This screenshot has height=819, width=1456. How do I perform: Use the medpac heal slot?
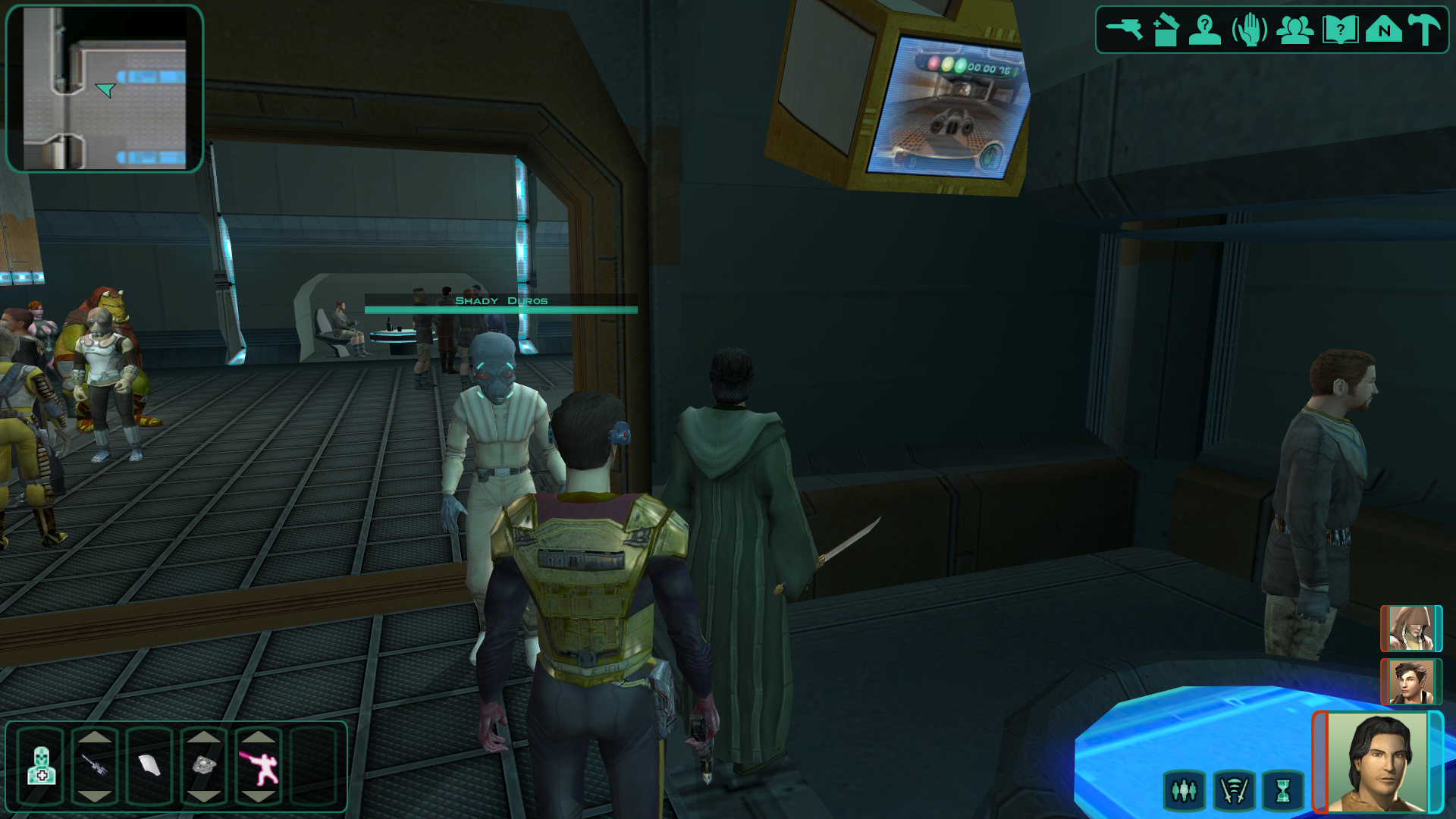(x=41, y=765)
